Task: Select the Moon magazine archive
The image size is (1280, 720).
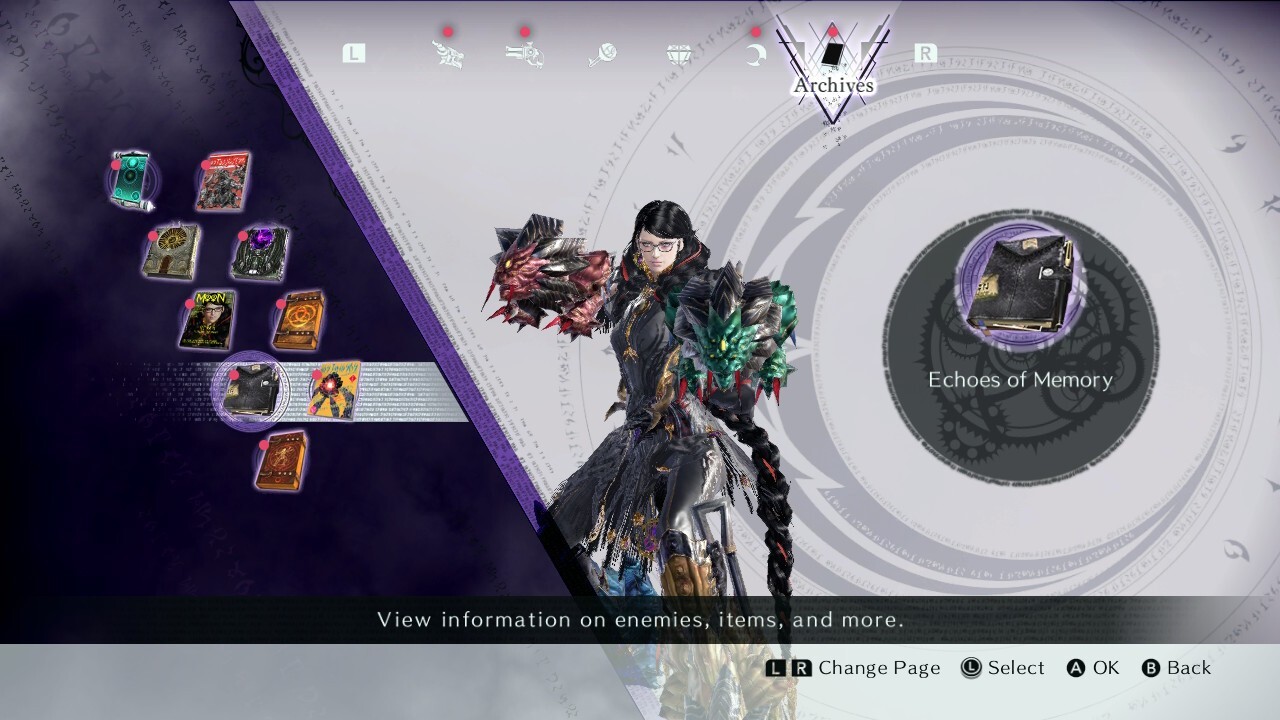Action: 208,320
